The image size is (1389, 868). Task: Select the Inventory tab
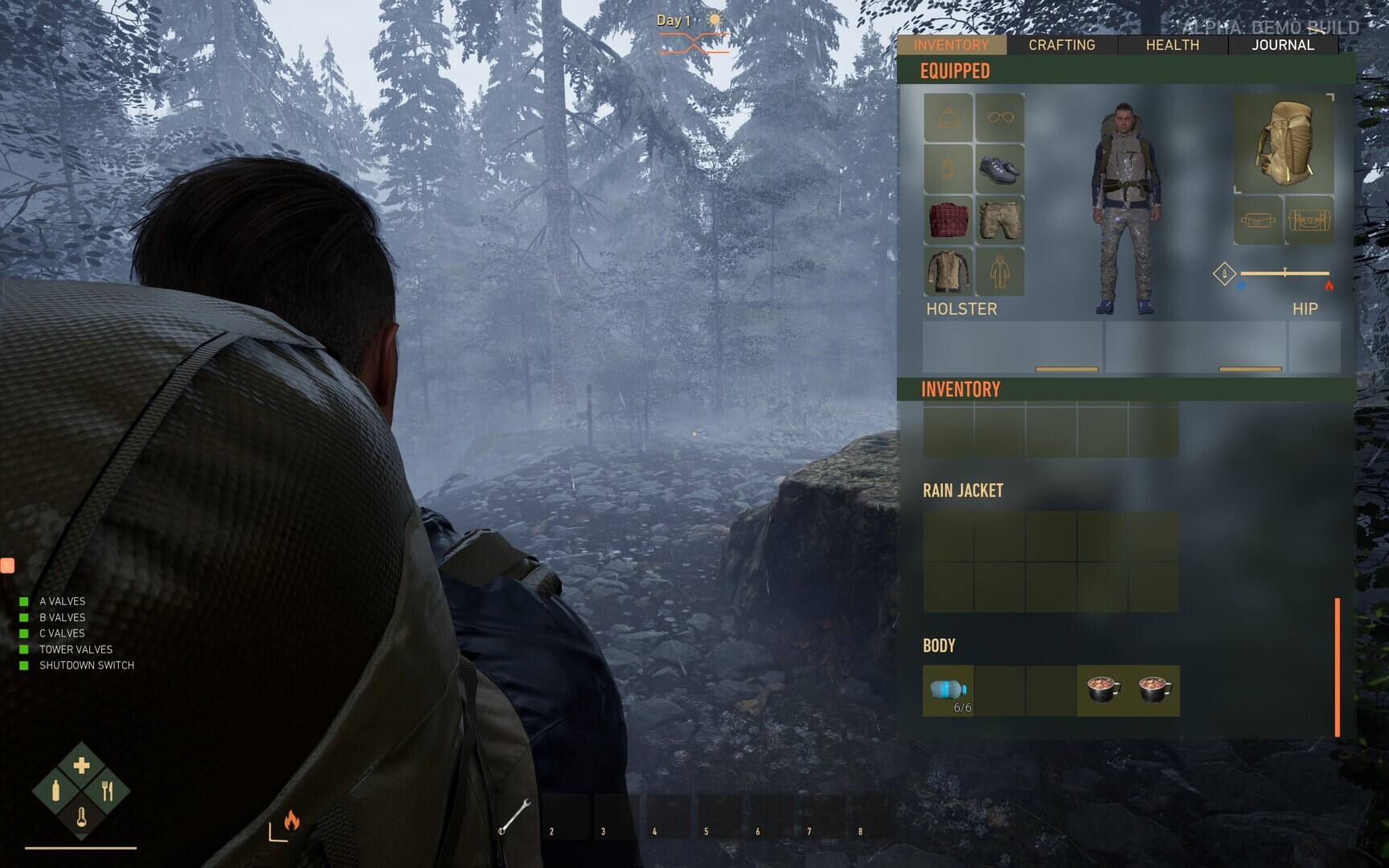951,45
